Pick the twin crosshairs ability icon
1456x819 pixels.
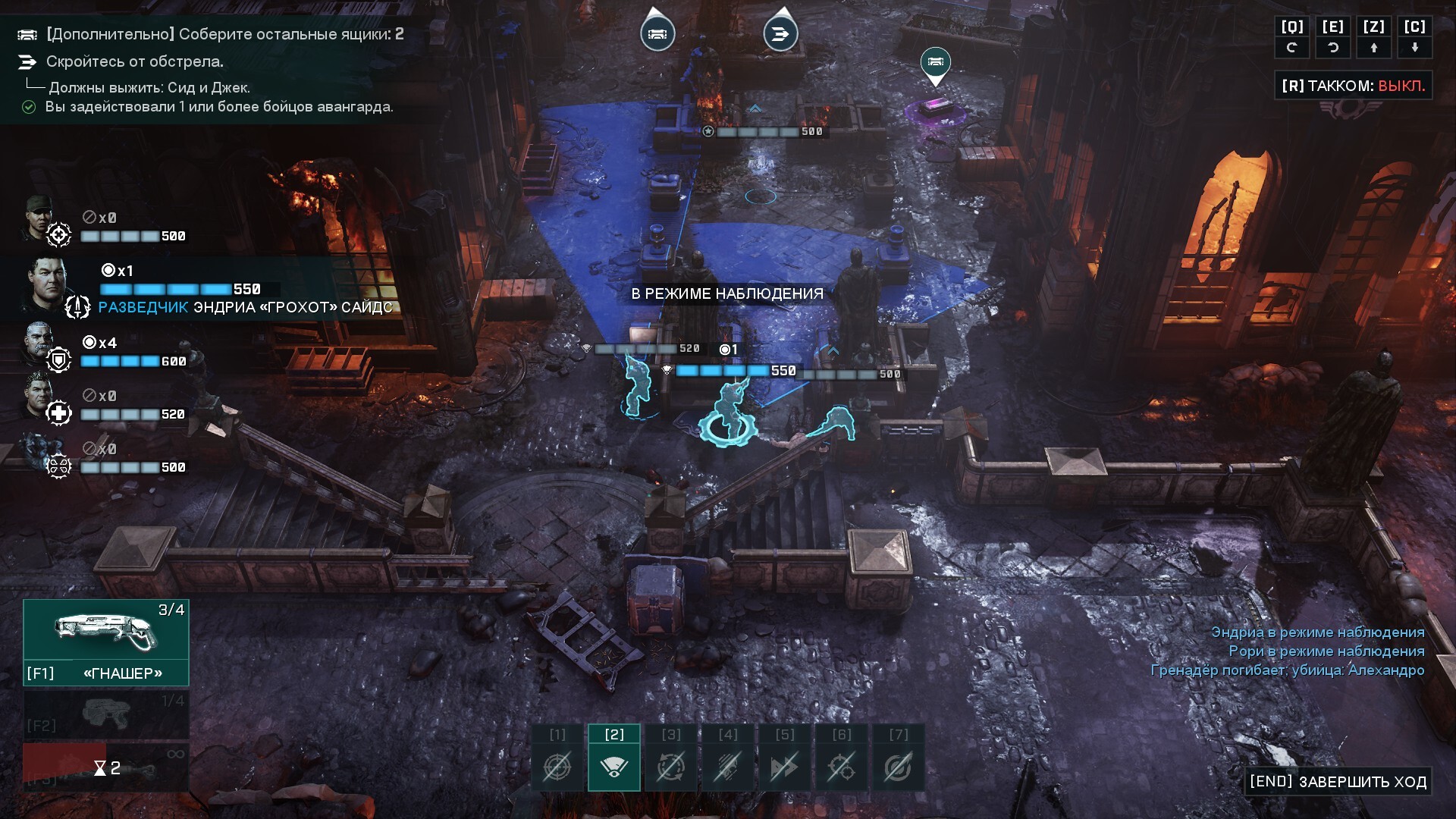tap(841, 767)
